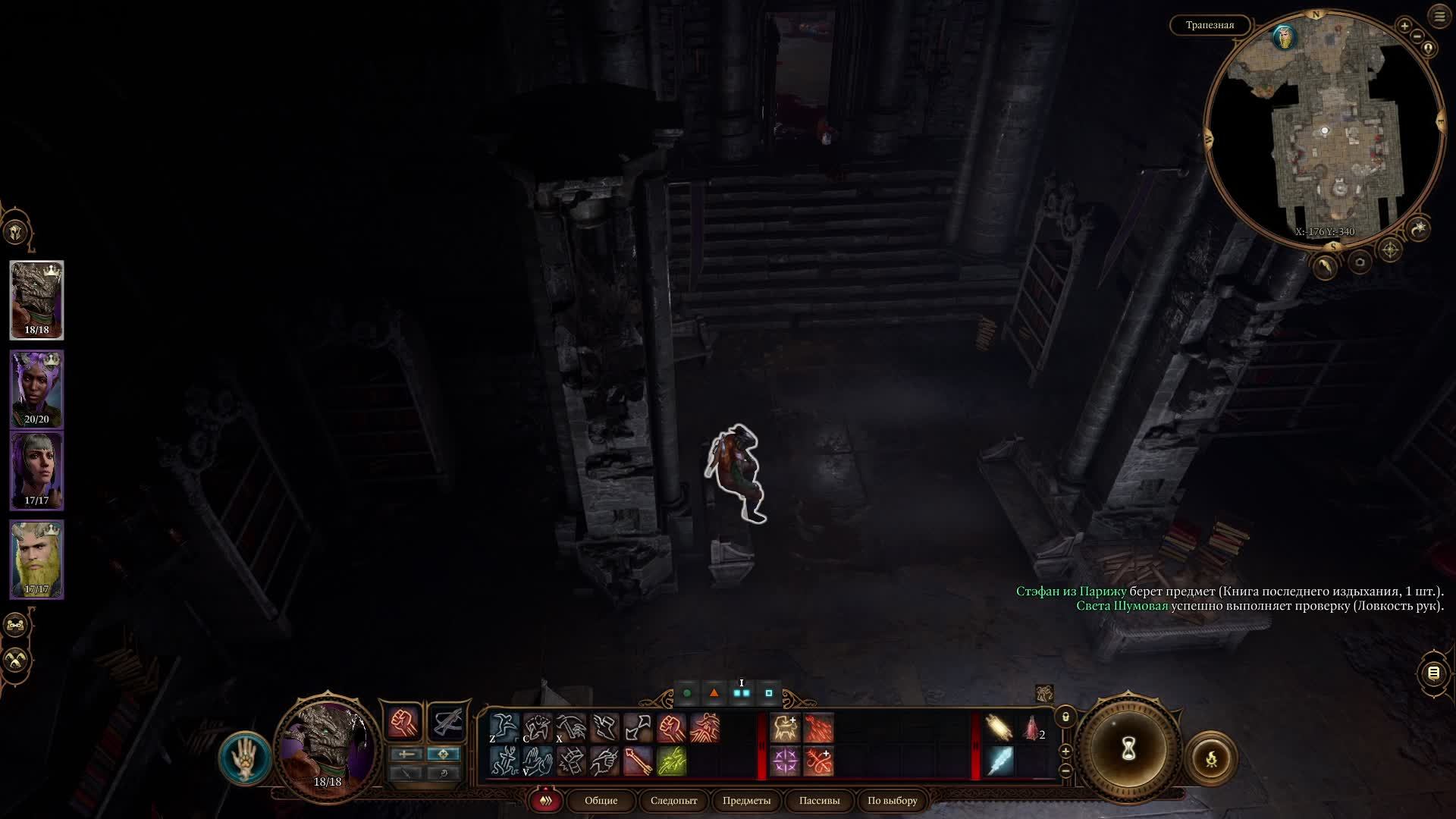Select the bearded dwarf party portrait
This screenshot has width=1456, height=819.
[x=36, y=559]
